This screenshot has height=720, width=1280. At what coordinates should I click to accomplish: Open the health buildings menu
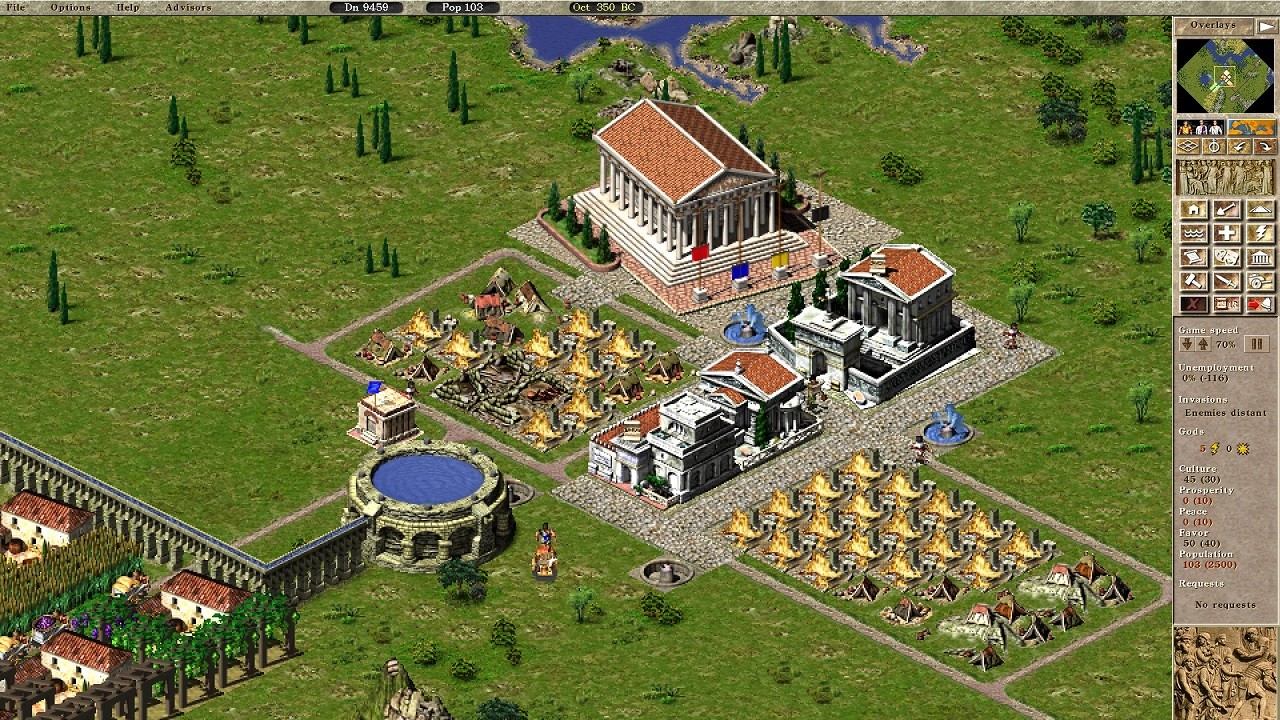tap(1227, 234)
